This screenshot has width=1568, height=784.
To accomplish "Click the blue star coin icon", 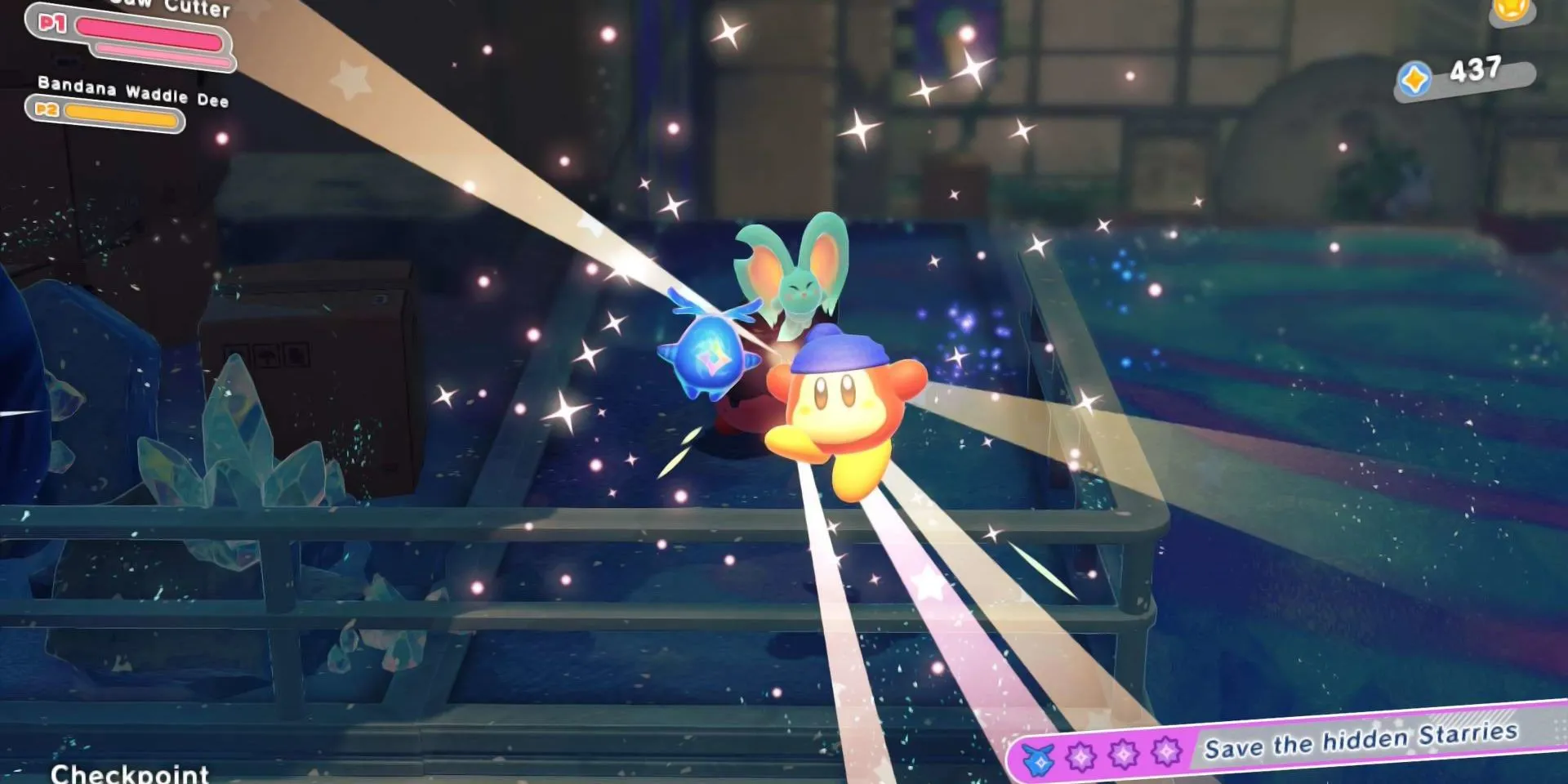I will 1415,80.
